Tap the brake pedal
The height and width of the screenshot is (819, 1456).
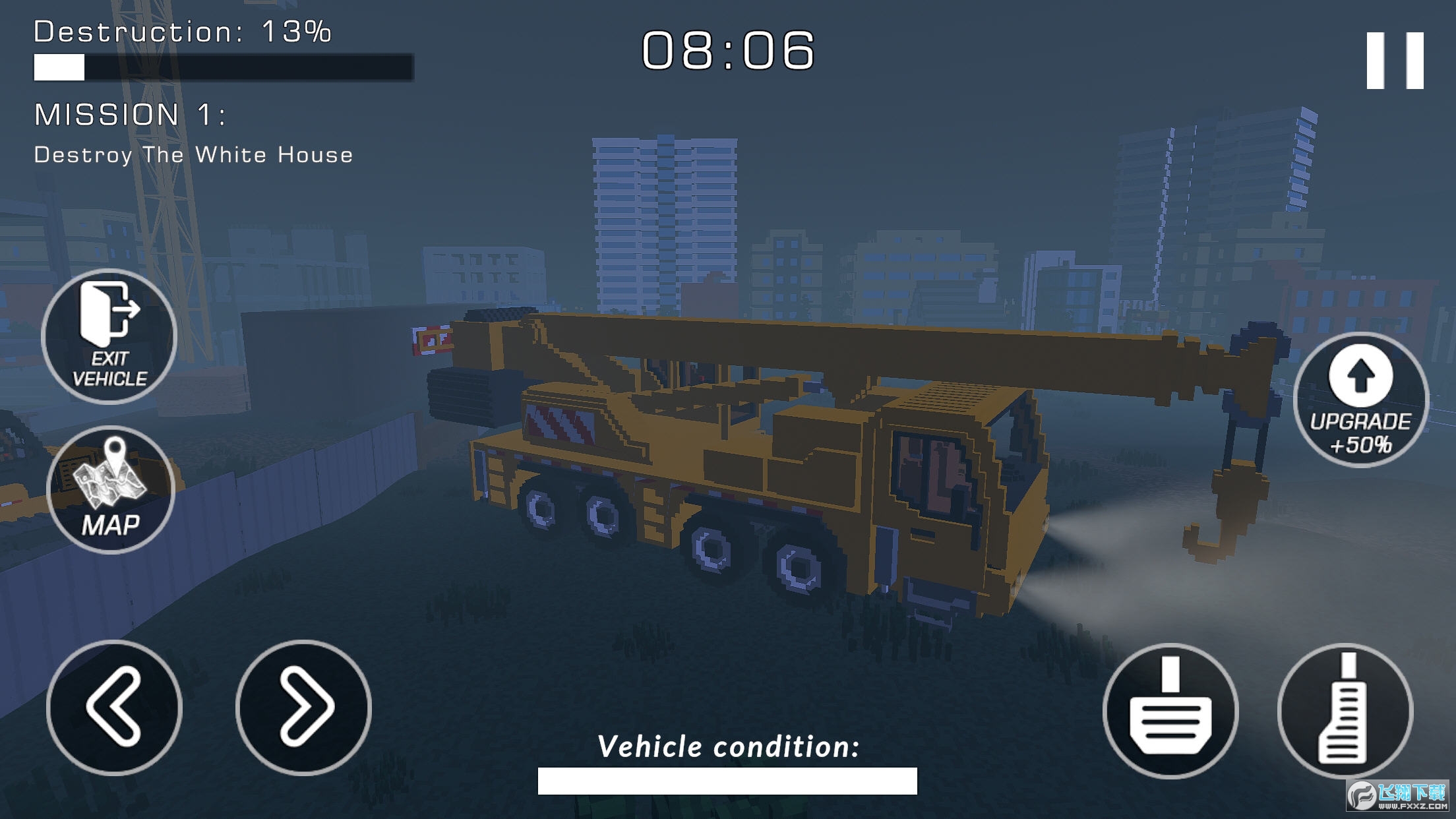[x=1170, y=711]
